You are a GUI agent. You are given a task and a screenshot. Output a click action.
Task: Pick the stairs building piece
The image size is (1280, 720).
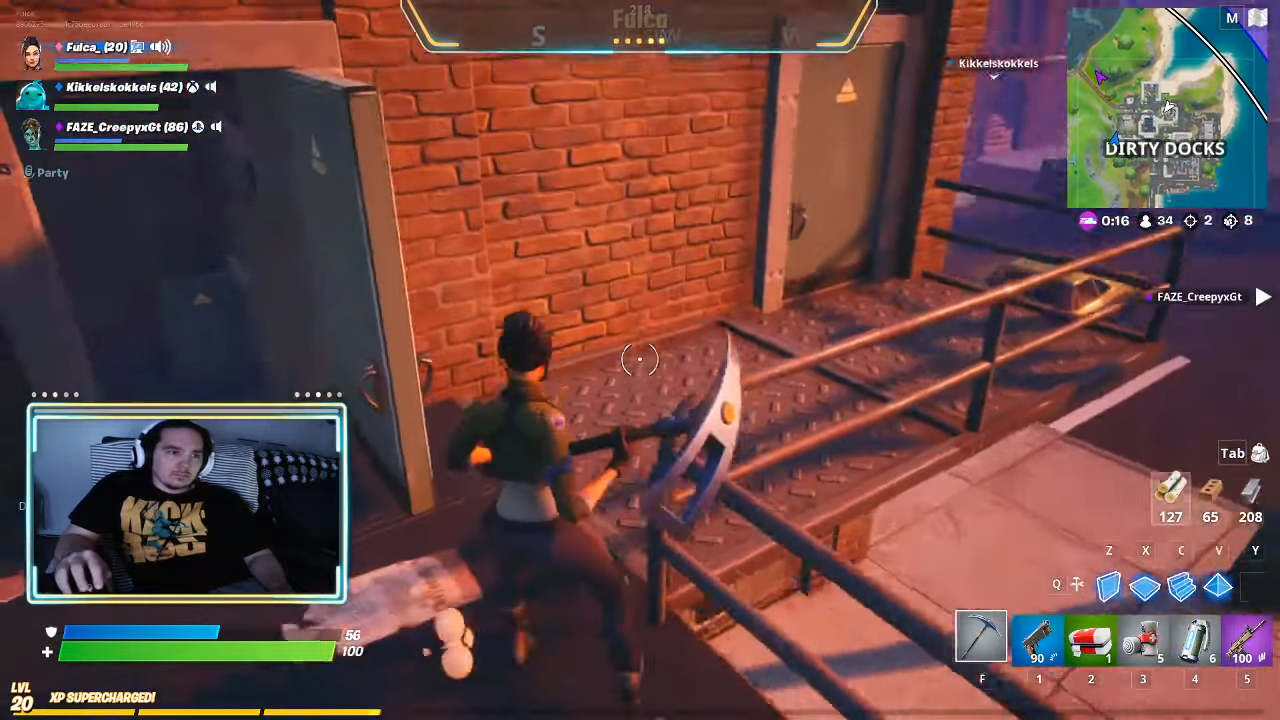(x=1181, y=587)
